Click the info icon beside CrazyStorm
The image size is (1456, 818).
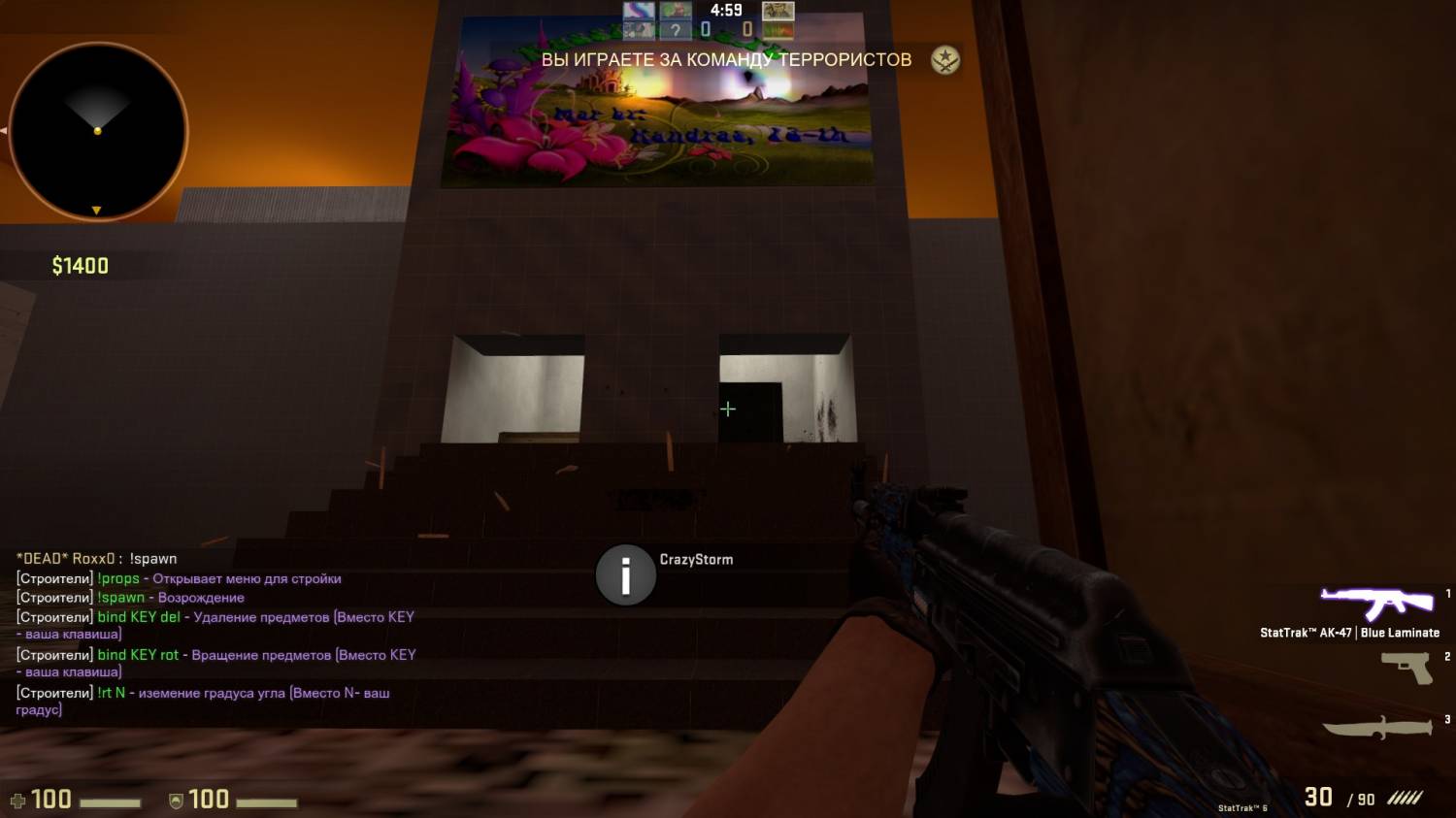point(625,575)
